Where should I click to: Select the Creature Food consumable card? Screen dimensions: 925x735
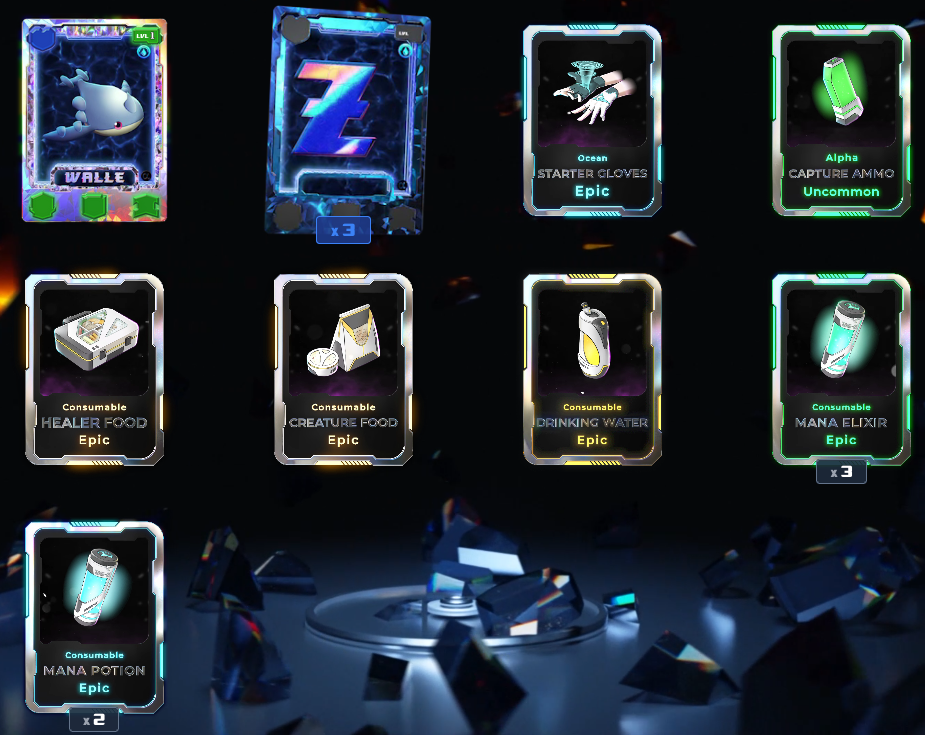click(x=343, y=368)
